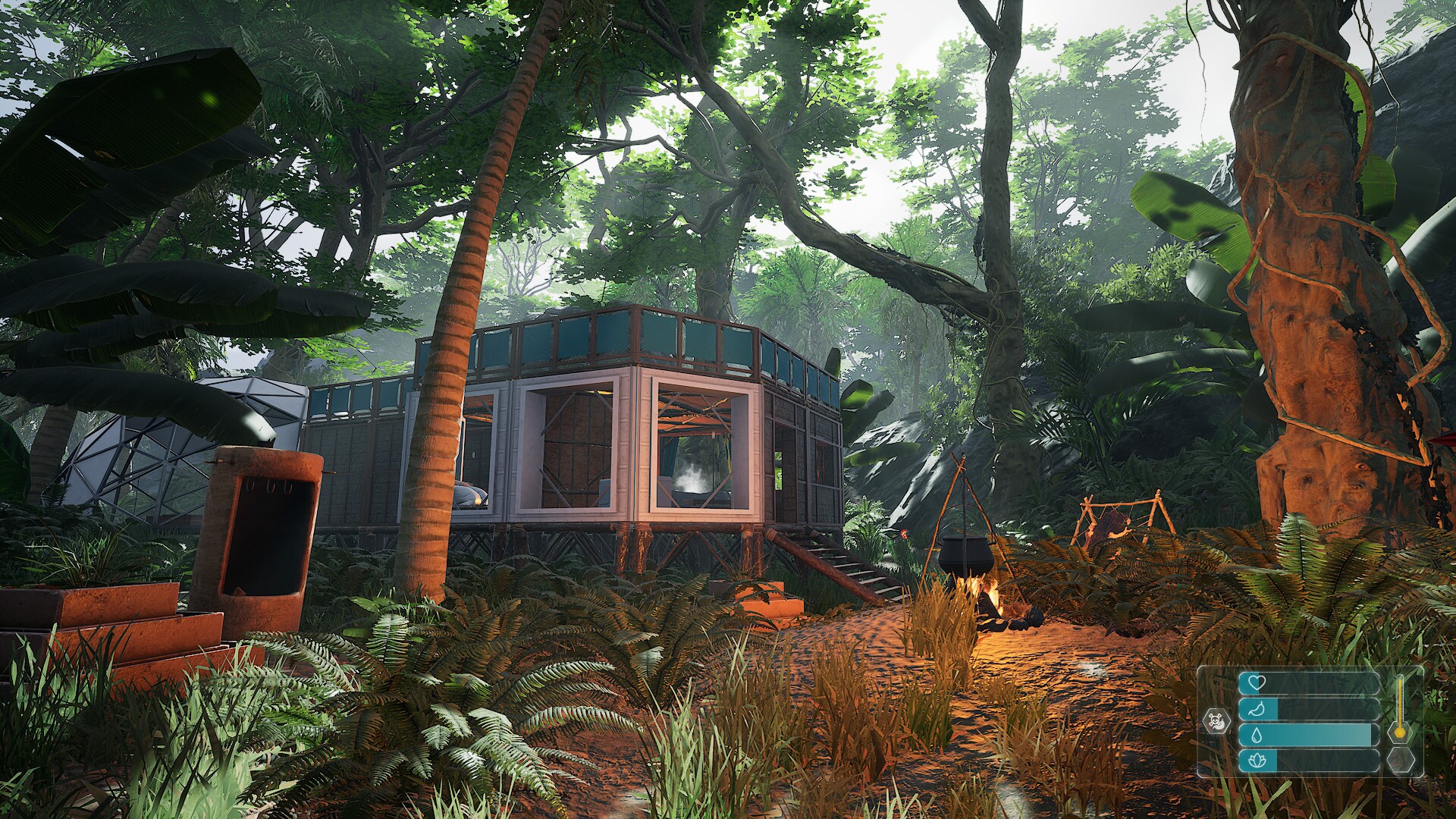Select the empty hexagon slot below the thermometer
Image resolution: width=1456 pixels, height=819 pixels.
(x=1400, y=760)
